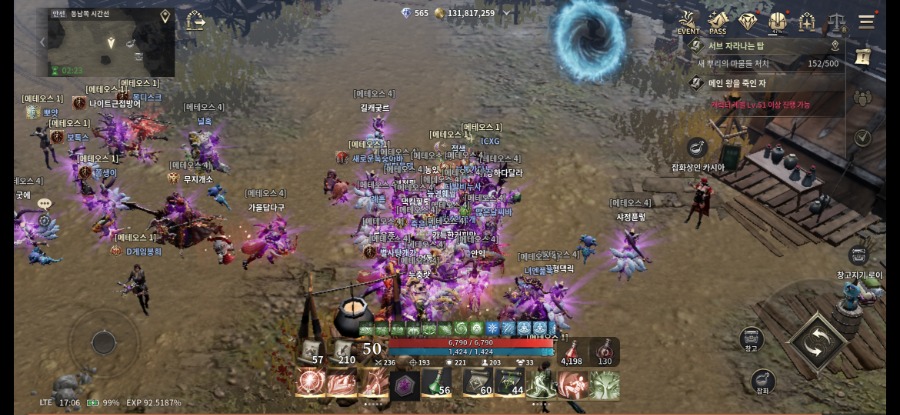Image resolution: width=900 pixels, height=415 pixels.
Task: Open the helmet equipment icon
Action: (x=777, y=21)
